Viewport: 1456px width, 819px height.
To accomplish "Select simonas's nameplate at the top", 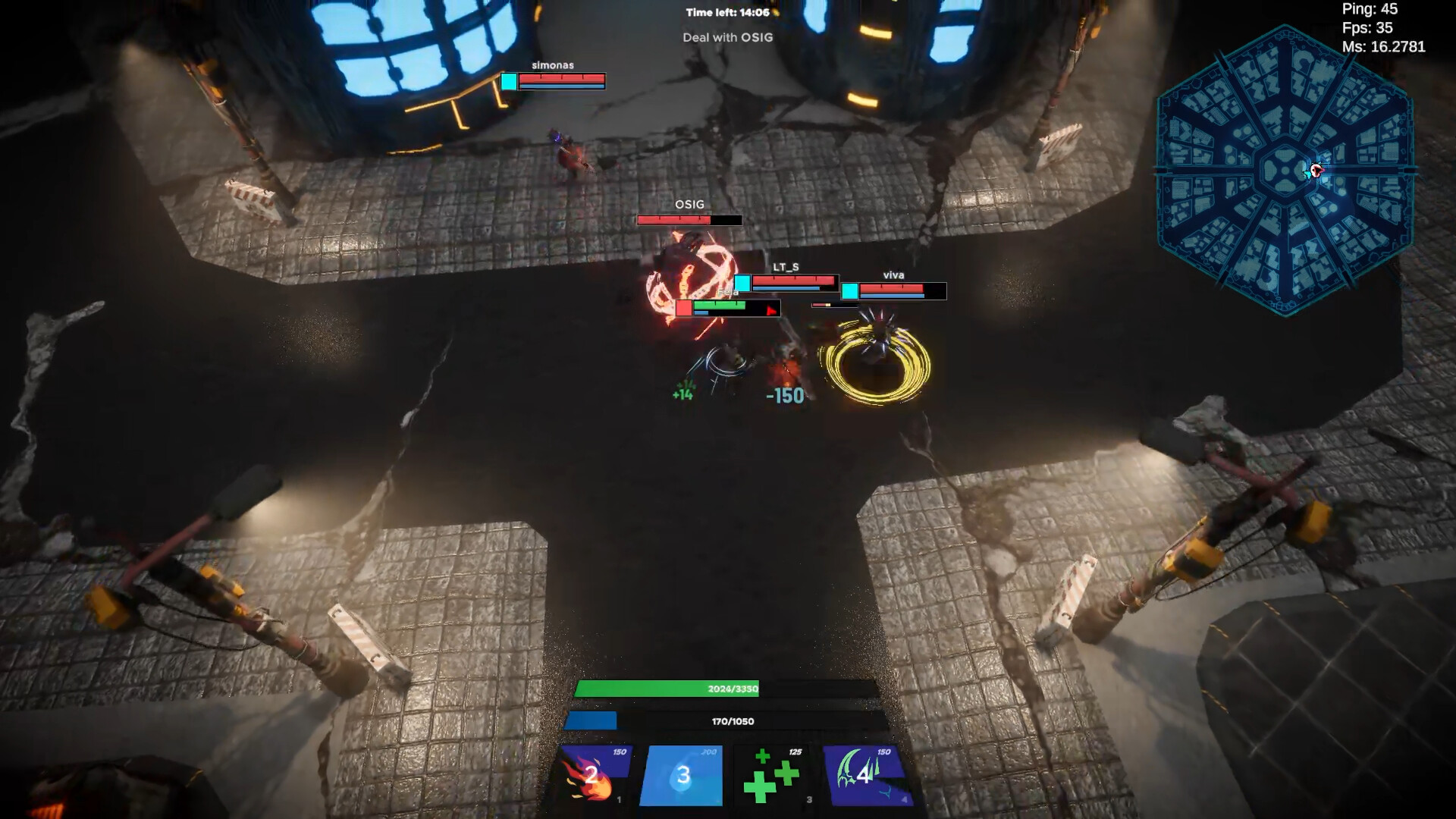I will [x=554, y=65].
